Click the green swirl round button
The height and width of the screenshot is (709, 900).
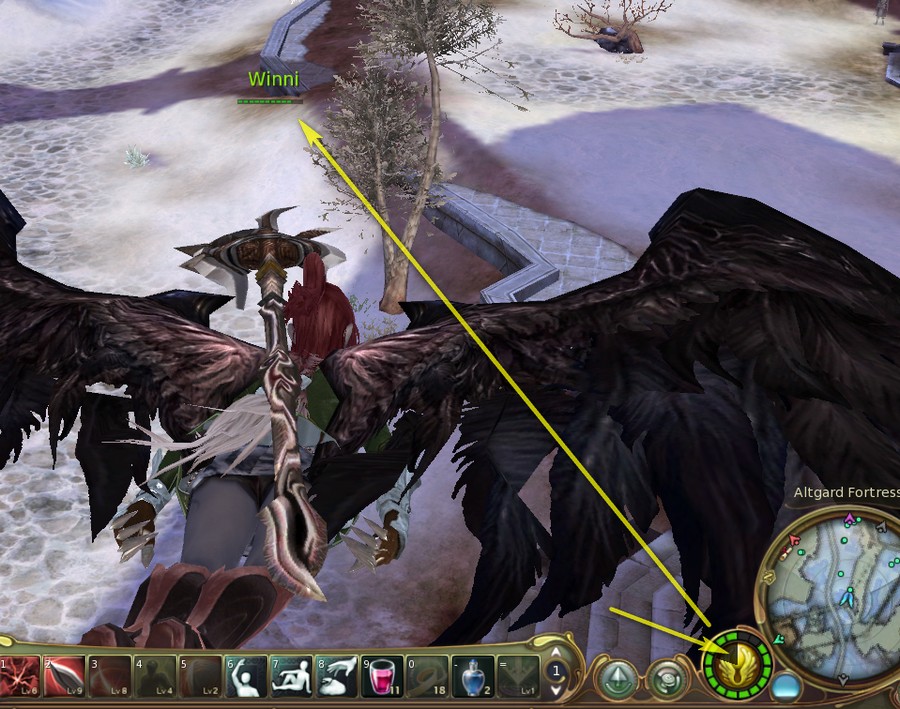coord(665,679)
